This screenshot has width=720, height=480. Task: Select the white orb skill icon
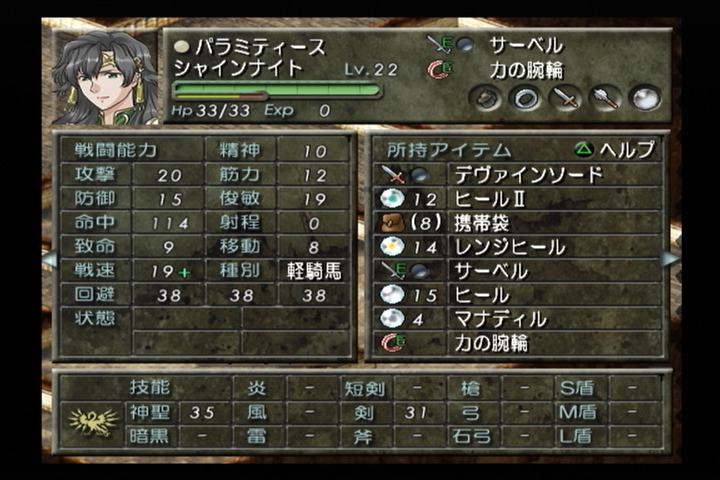[x=646, y=98]
